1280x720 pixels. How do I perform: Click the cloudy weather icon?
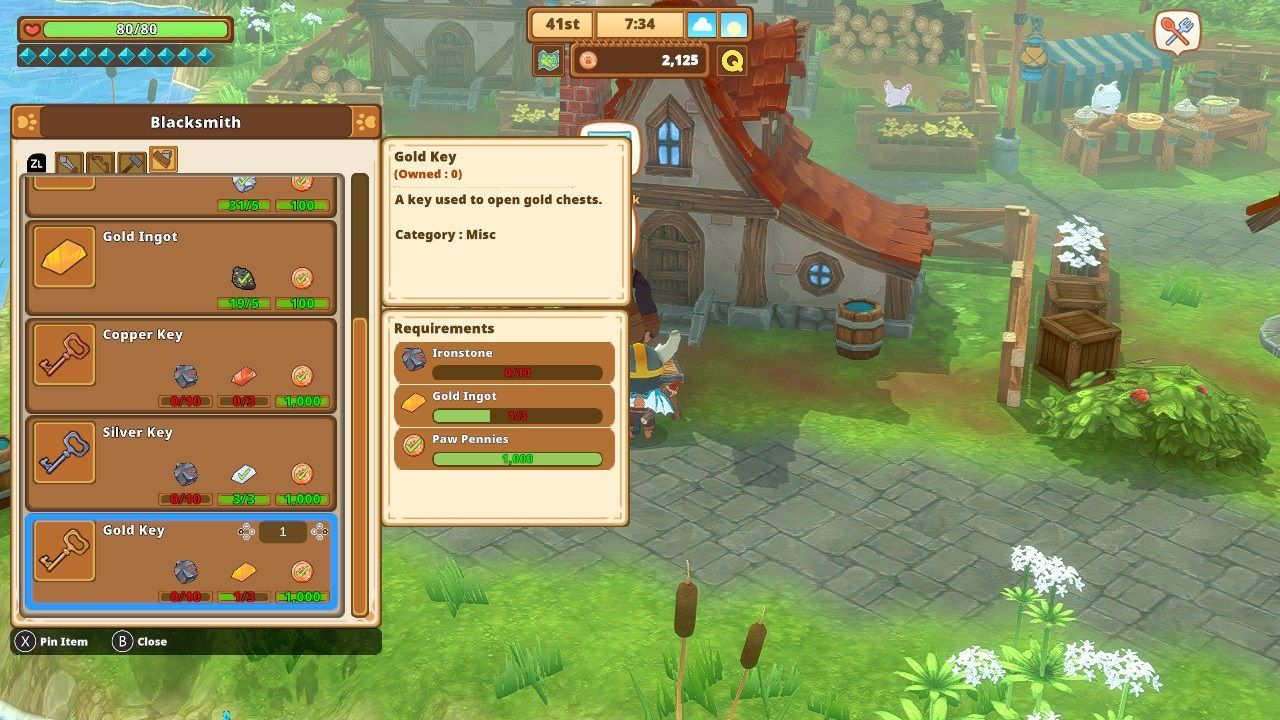[x=702, y=24]
